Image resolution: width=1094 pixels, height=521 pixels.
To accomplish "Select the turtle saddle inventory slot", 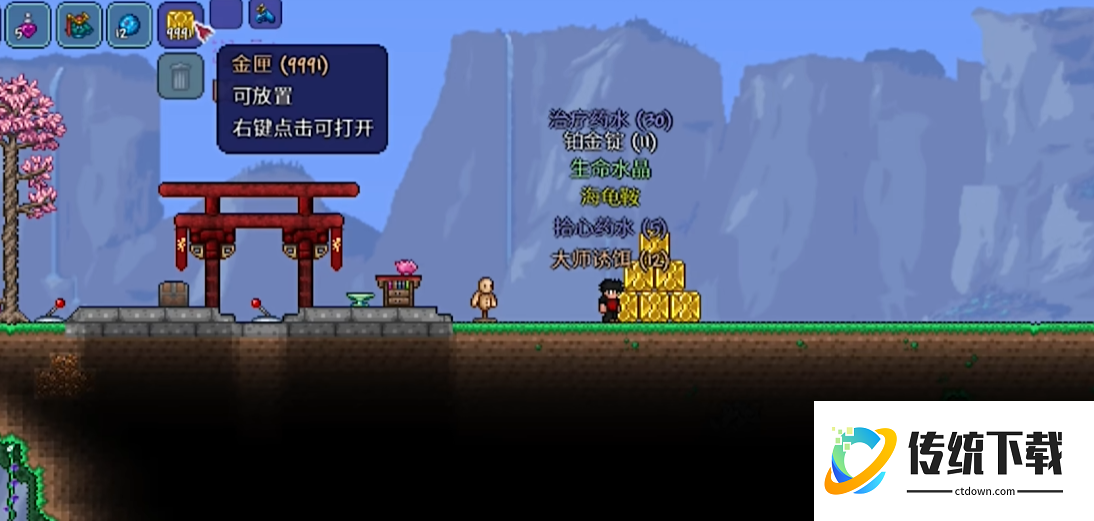I will pyautogui.click(x=78, y=24).
